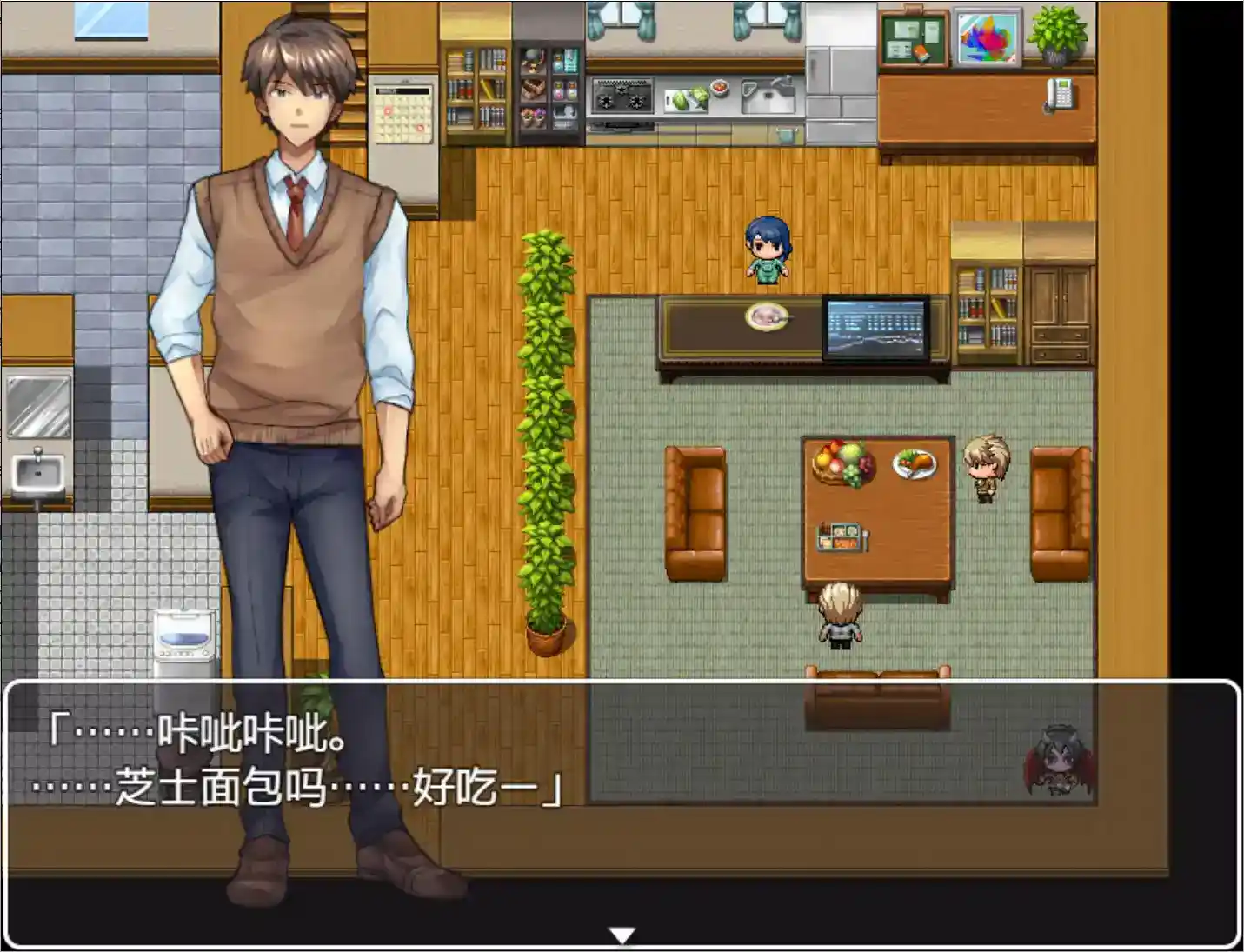The width and height of the screenshot is (1244, 952).
Task: Click the blue-haired girl sprite near the TV
Action: click(768, 252)
